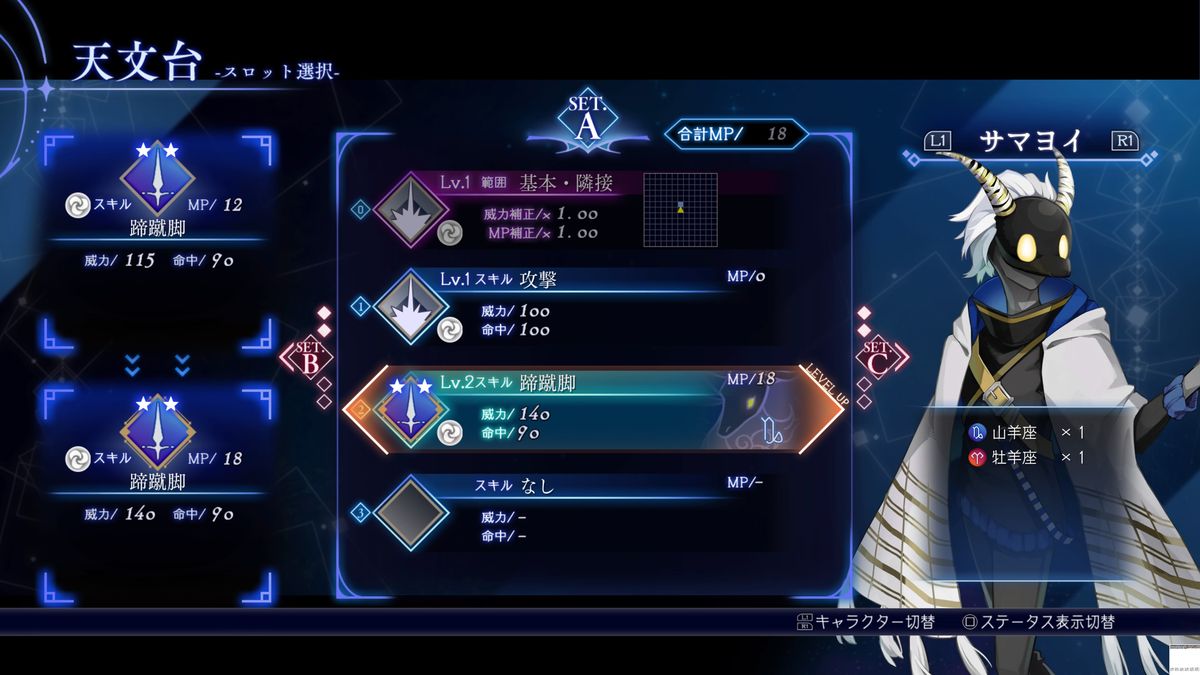
Task: Select the upgraded 蹄蹴脚 card with MP 18
Action: [158, 460]
